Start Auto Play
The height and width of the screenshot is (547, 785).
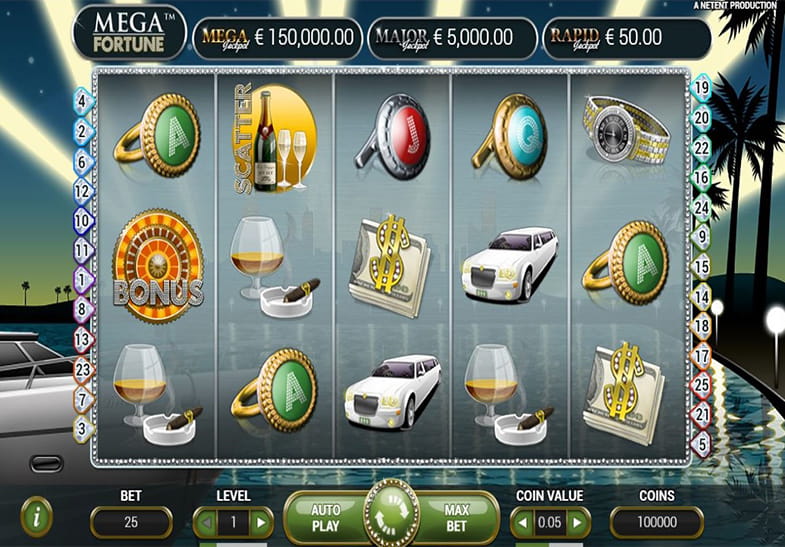tap(326, 517)
